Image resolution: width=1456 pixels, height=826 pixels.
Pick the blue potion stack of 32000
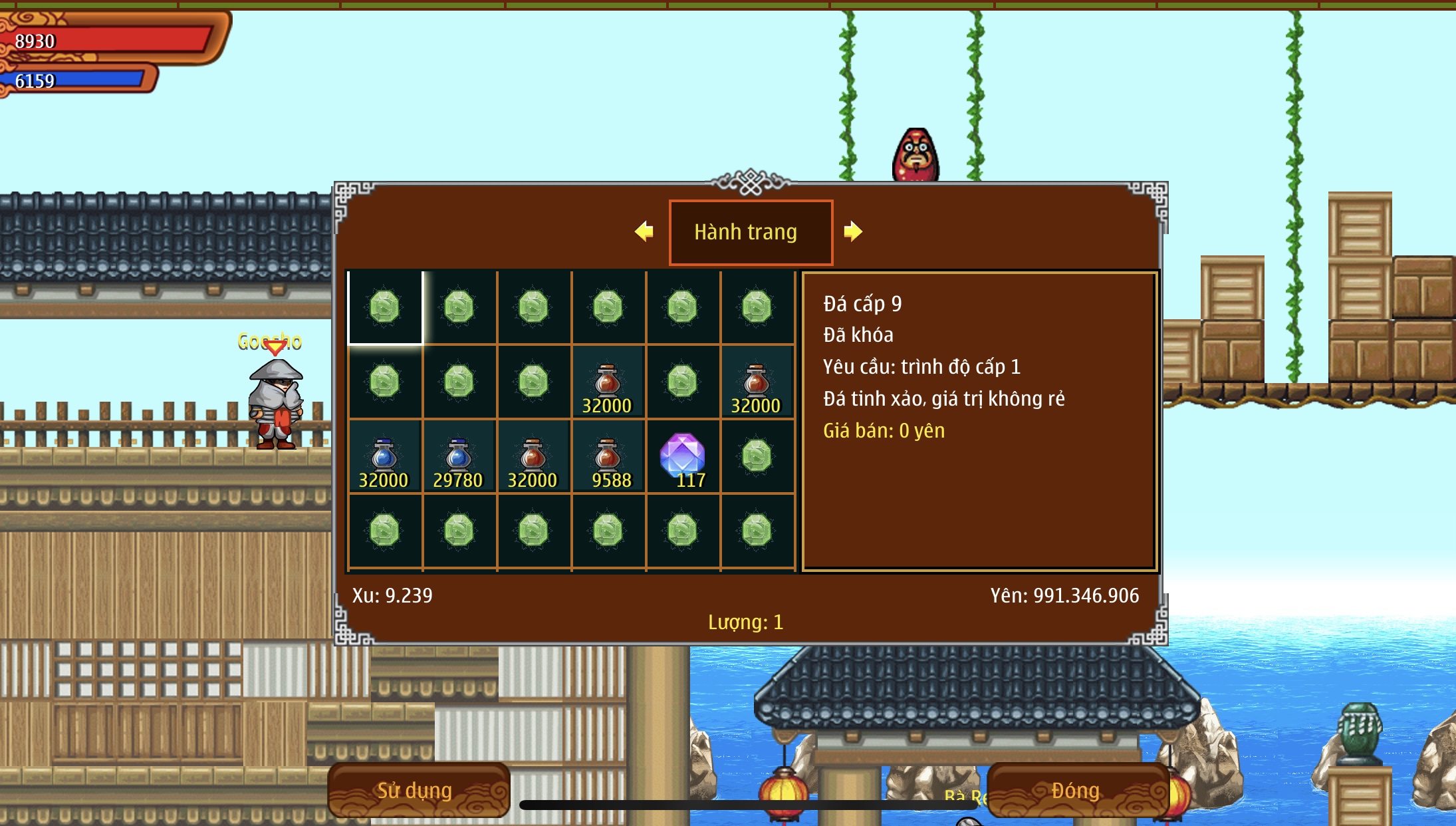tap(384, 457)
